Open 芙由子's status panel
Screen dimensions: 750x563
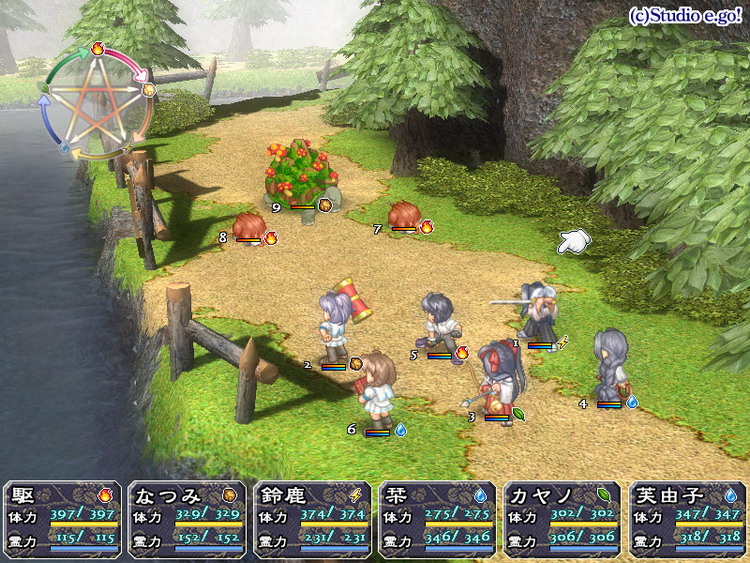(688, 519)
